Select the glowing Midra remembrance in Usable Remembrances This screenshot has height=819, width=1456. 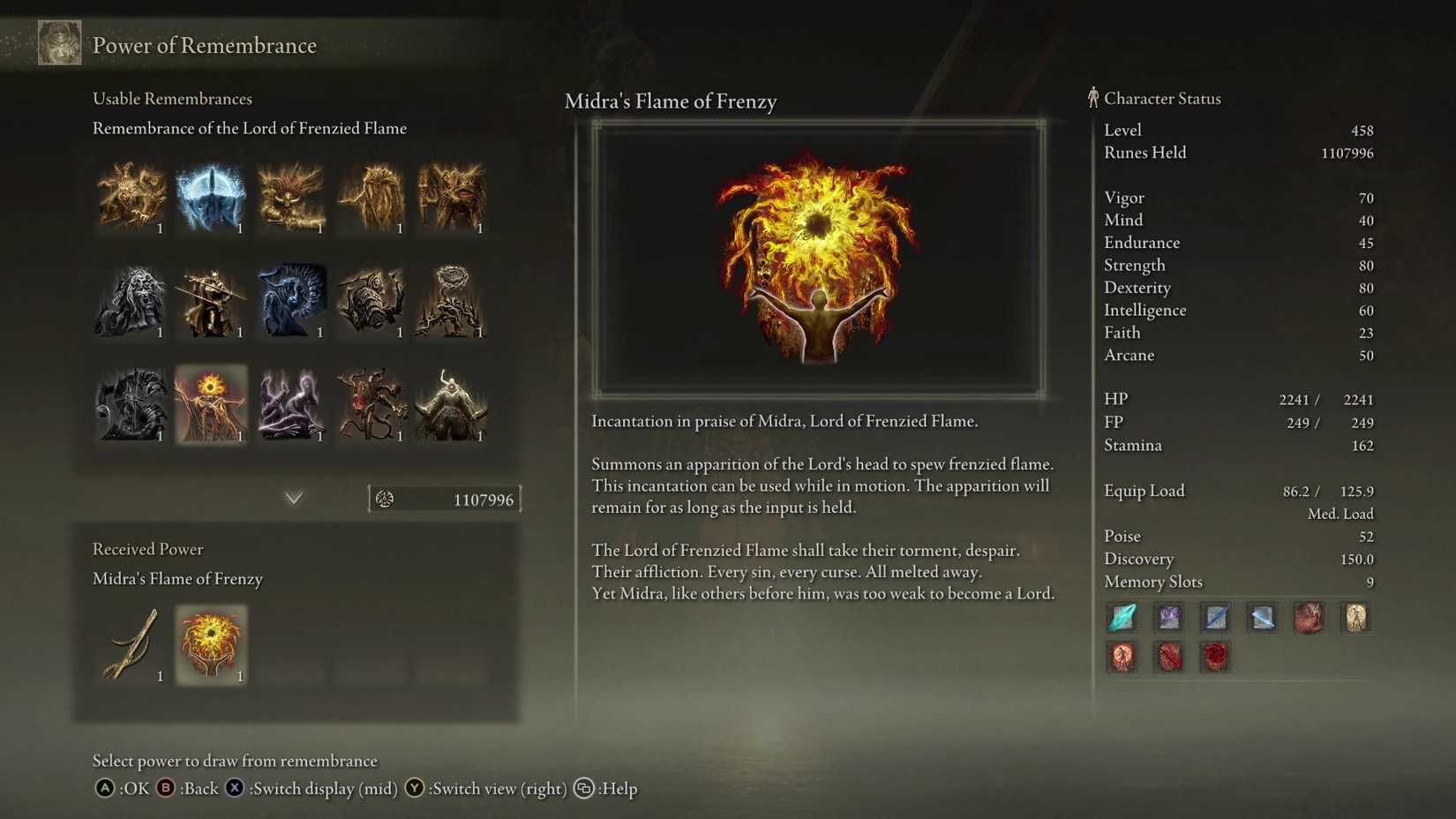[x=211, y=406]
